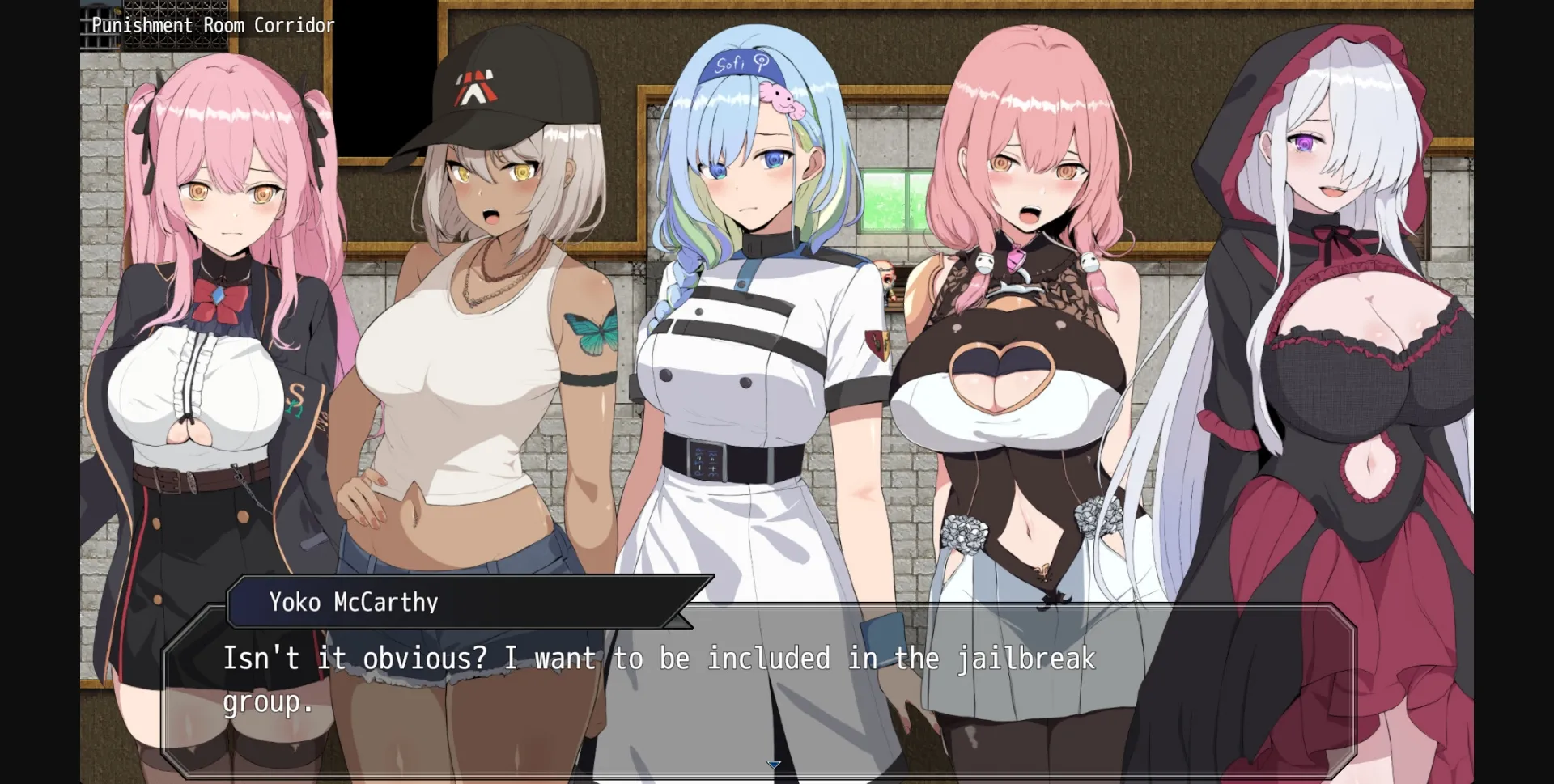Click the jailbreak dialogue text

click(x=657, y=659)
